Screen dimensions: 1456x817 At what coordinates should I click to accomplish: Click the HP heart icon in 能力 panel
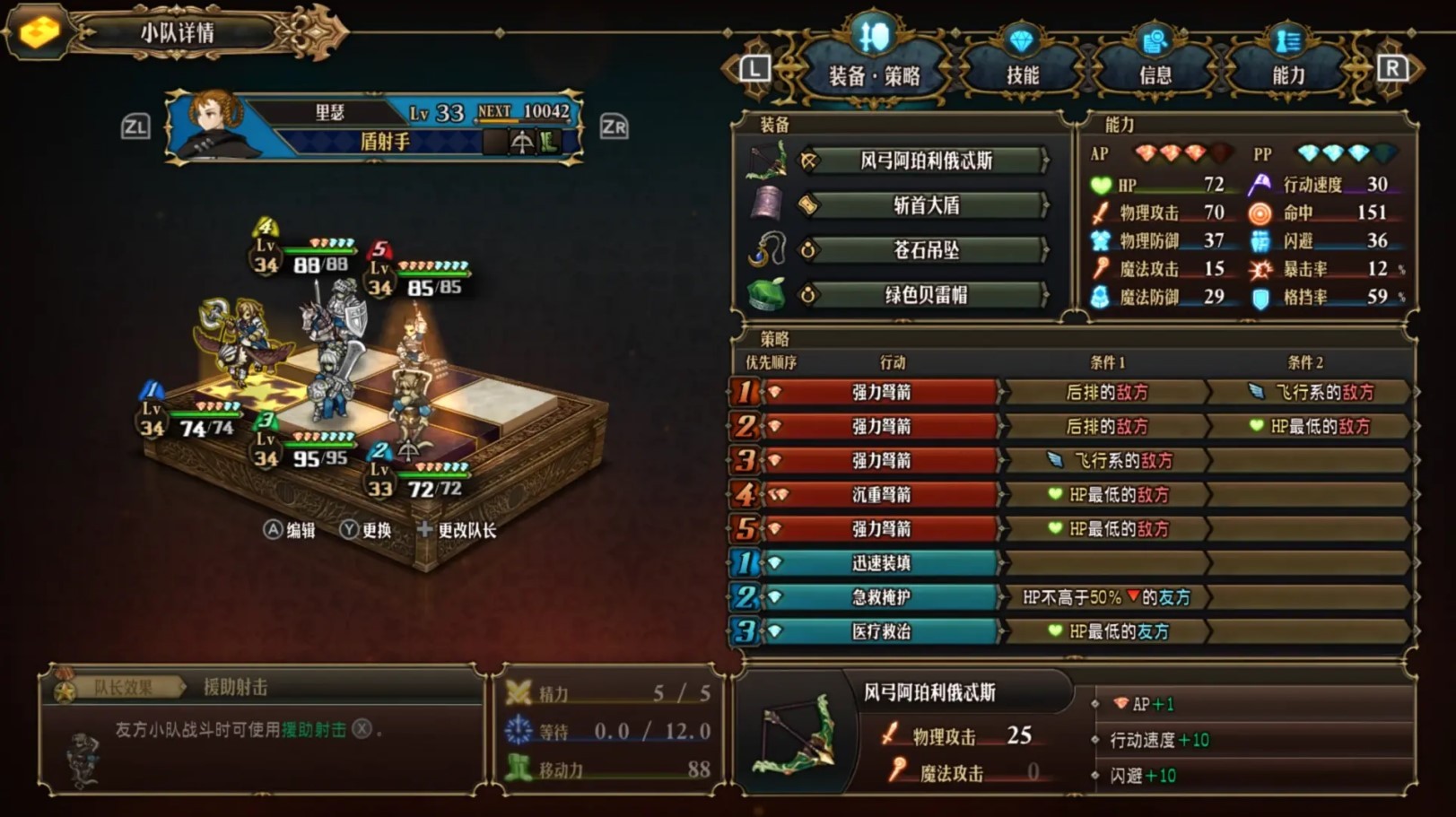click(1102, 186)
